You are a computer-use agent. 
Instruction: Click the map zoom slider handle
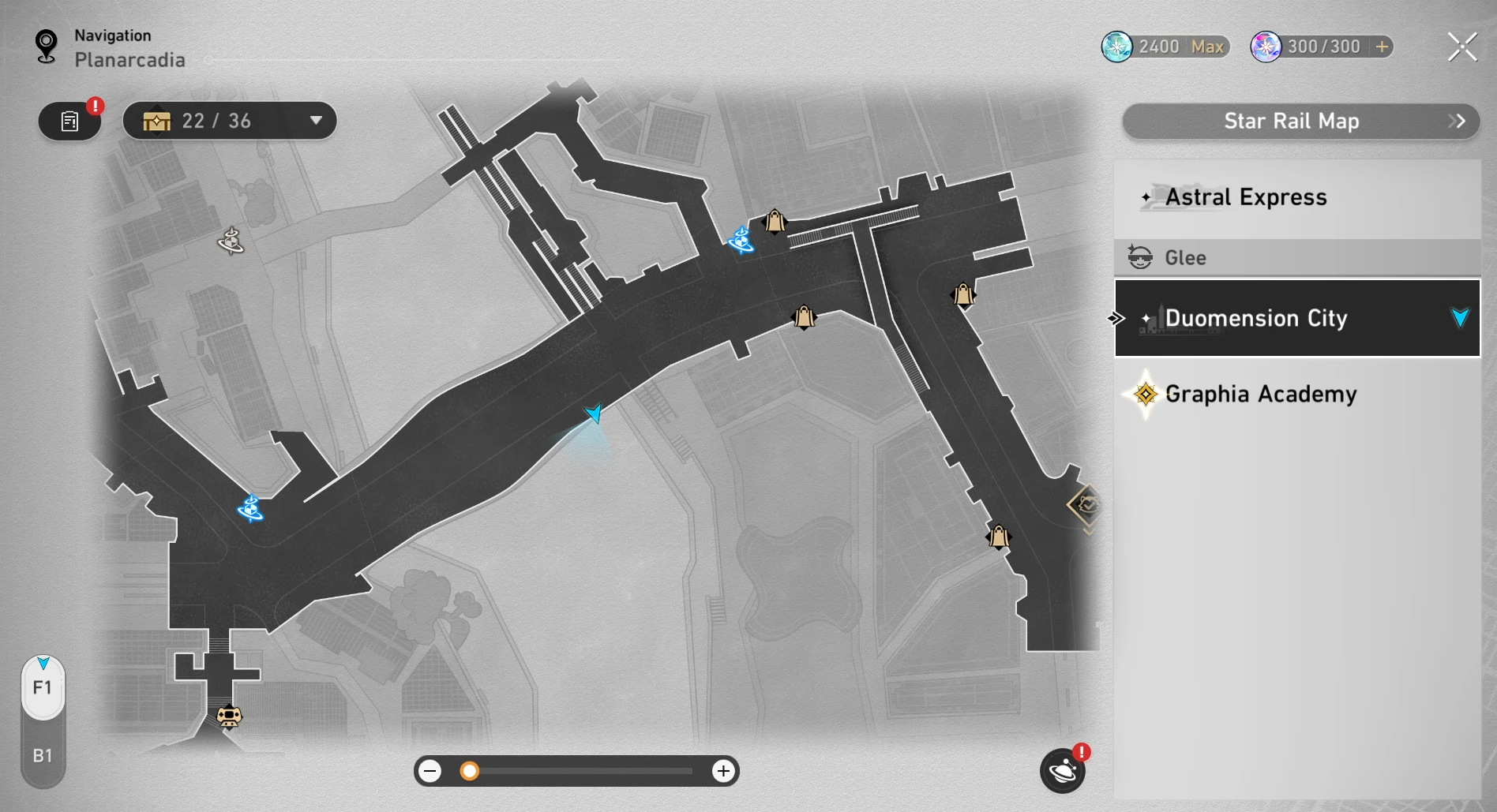[470, 771]
